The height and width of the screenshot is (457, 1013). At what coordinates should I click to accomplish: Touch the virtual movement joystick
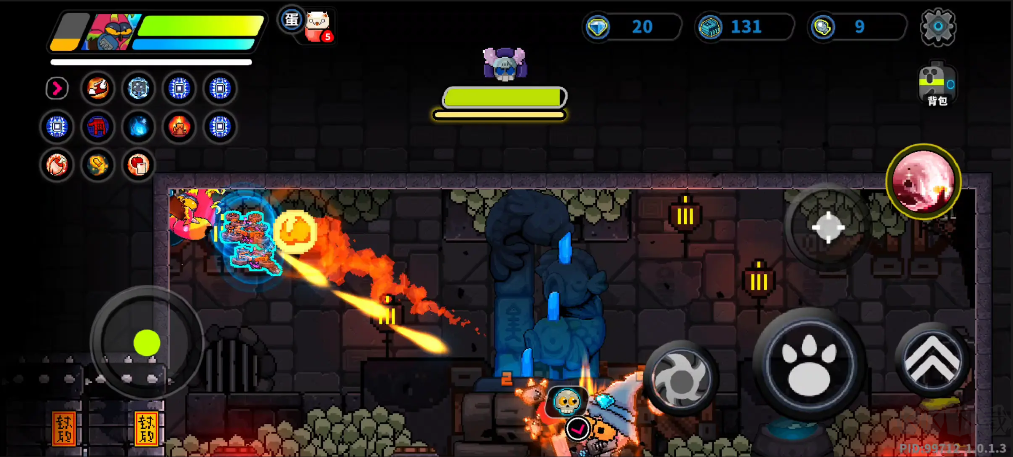146,343
